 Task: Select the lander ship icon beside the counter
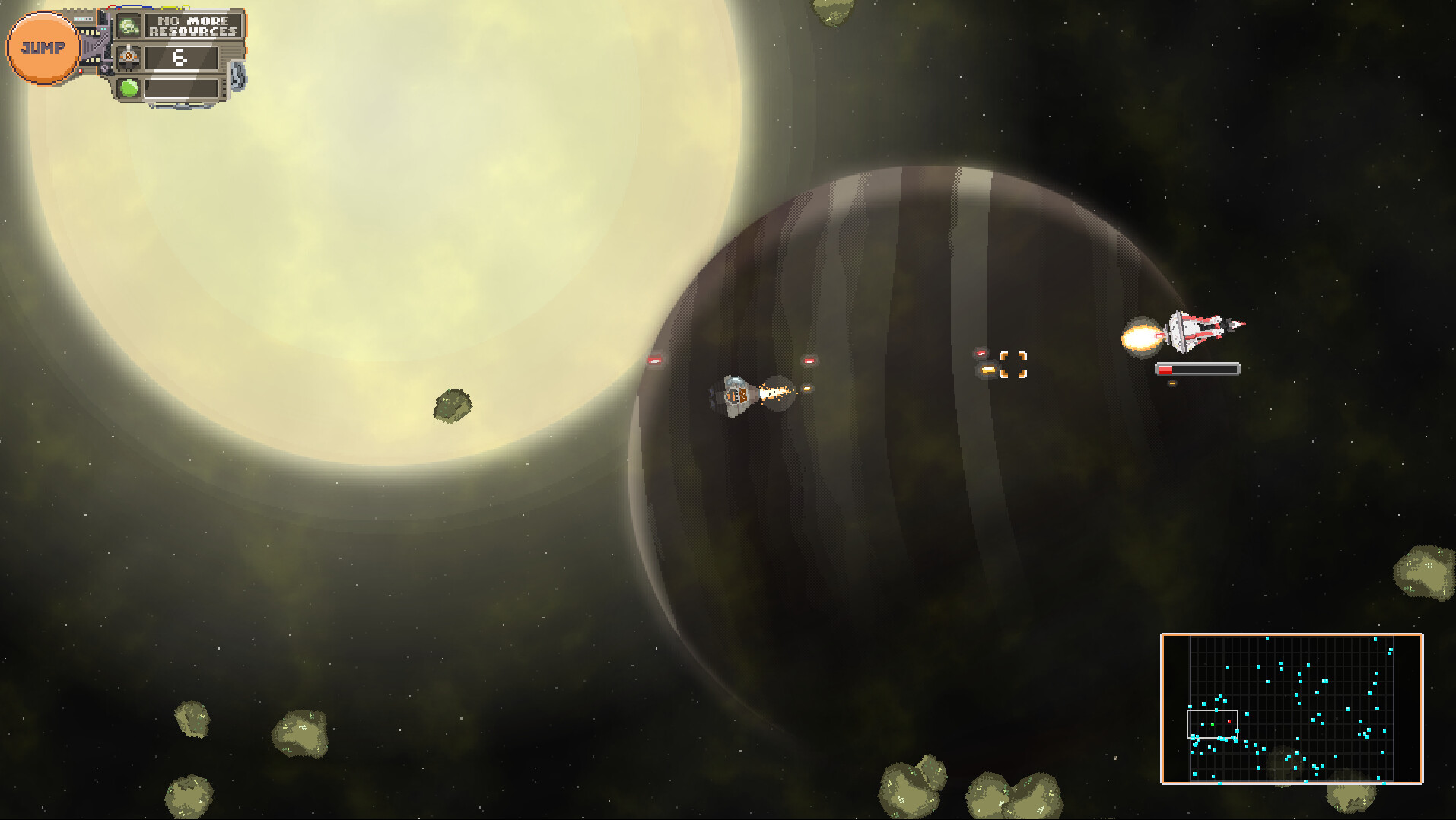(129, 57)
